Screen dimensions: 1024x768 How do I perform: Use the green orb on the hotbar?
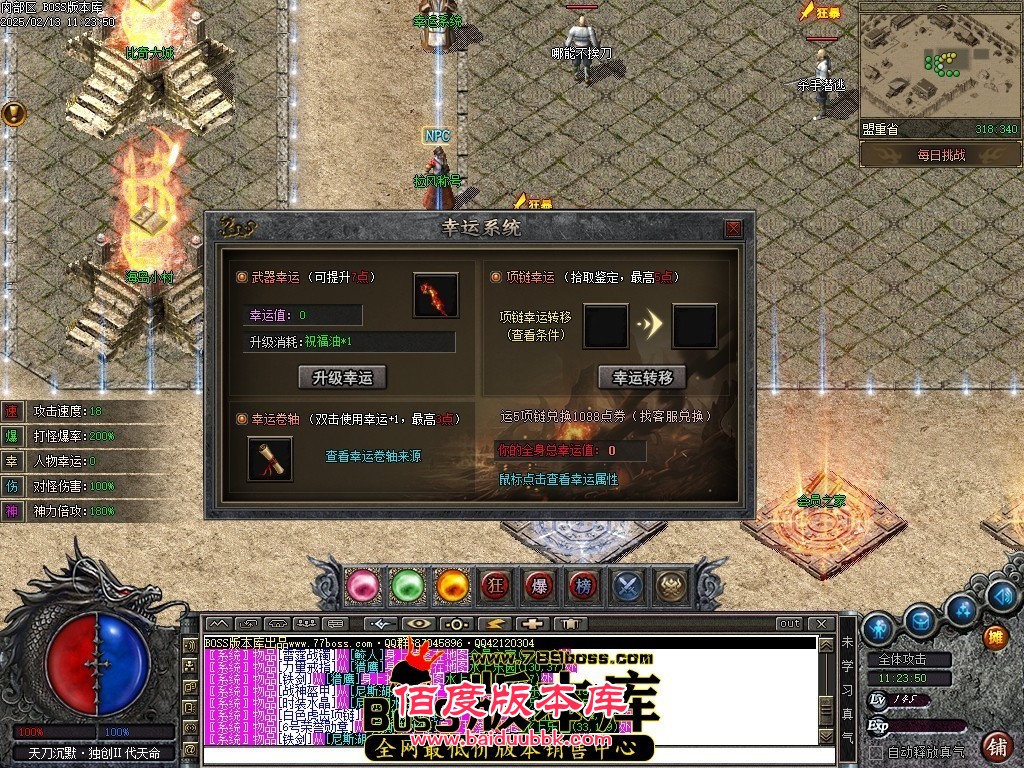click(x=407, y=584)
